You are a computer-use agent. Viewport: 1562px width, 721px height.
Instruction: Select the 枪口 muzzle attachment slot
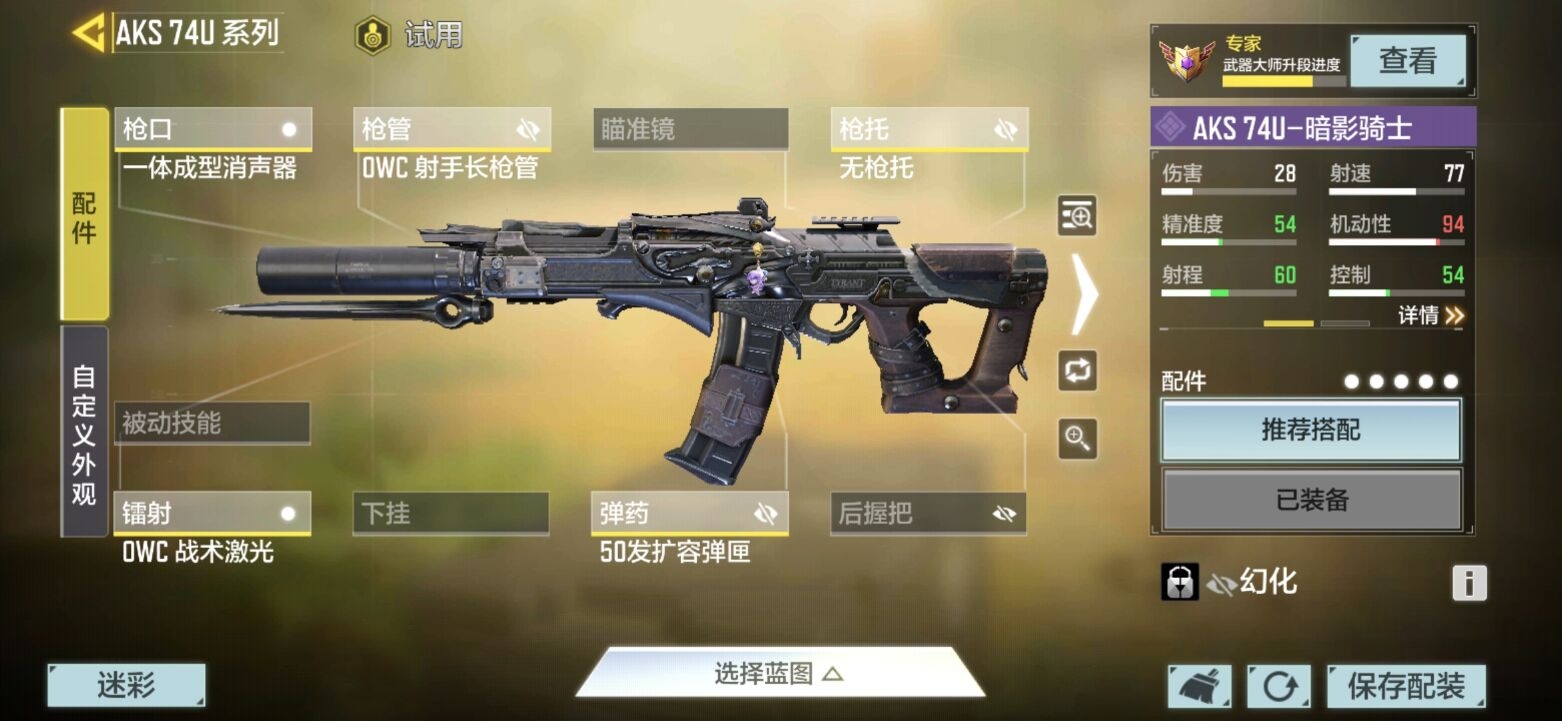[x=213, y=128]
